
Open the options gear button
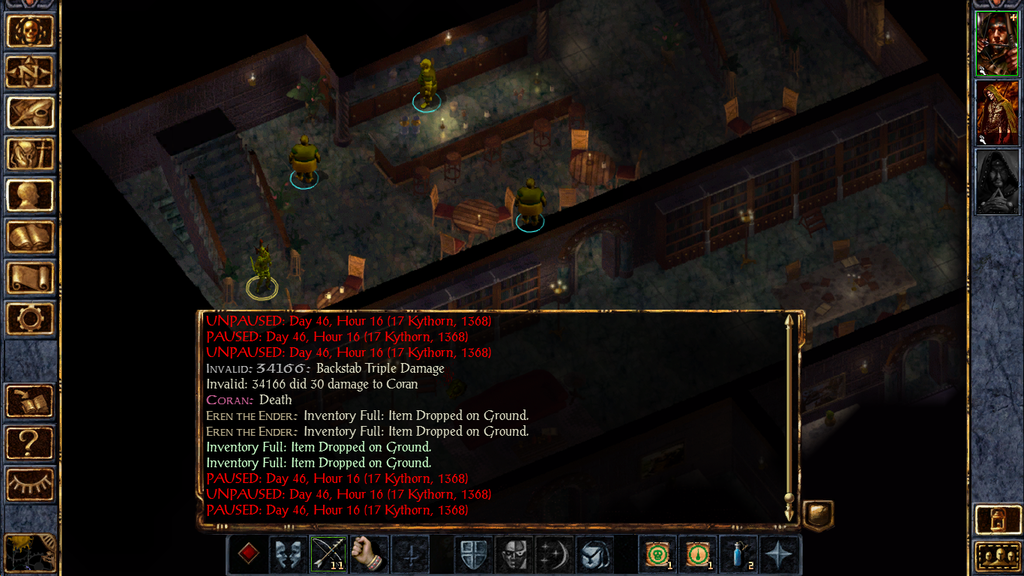30,319
